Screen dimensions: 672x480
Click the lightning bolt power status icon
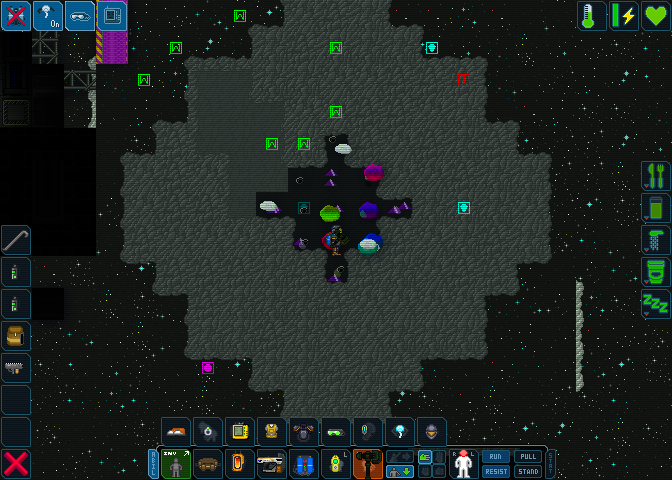coord(624,16)
